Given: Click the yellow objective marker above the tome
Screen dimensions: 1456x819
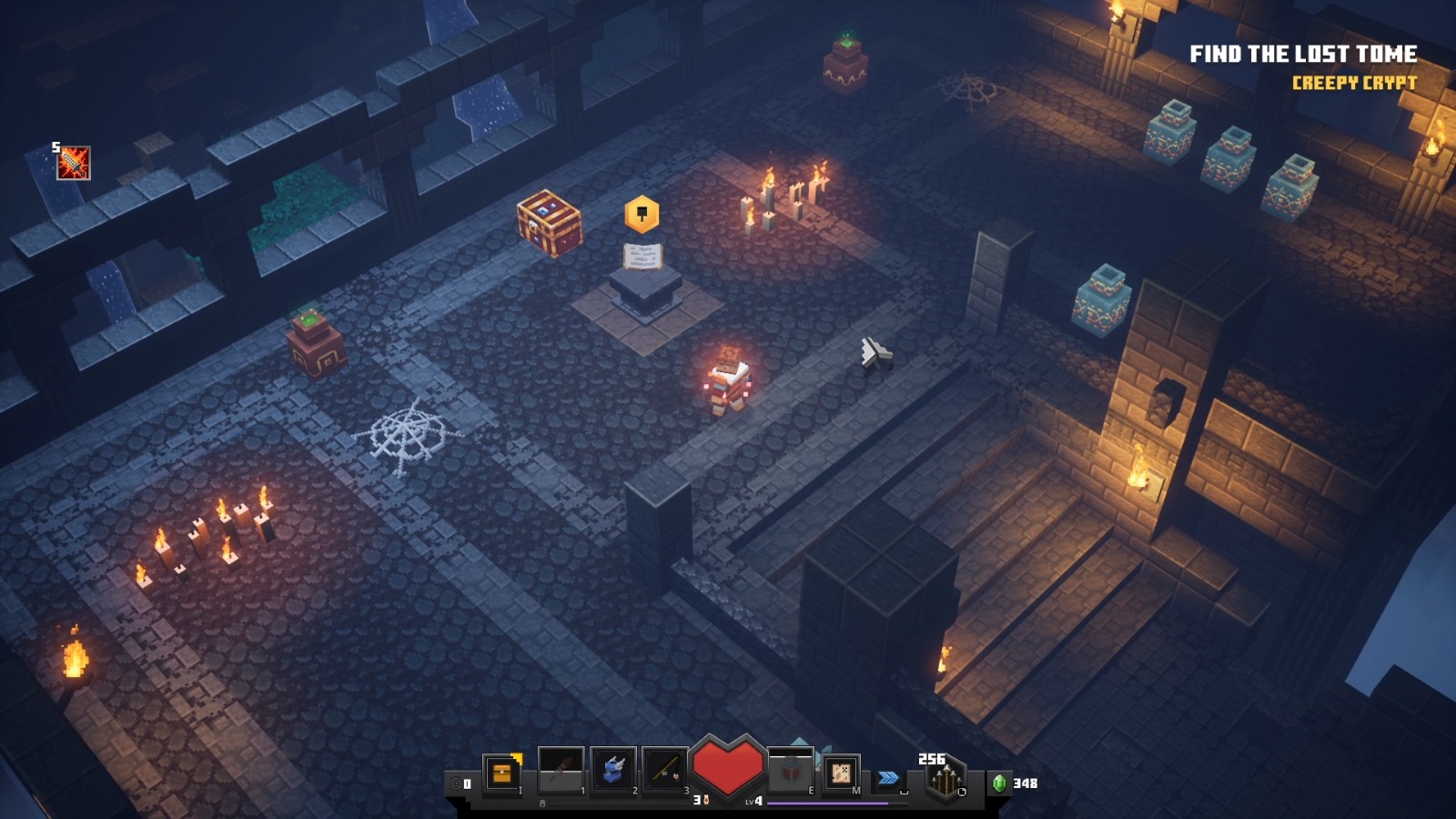Looking at the screenshot, I should click(642, 215).
